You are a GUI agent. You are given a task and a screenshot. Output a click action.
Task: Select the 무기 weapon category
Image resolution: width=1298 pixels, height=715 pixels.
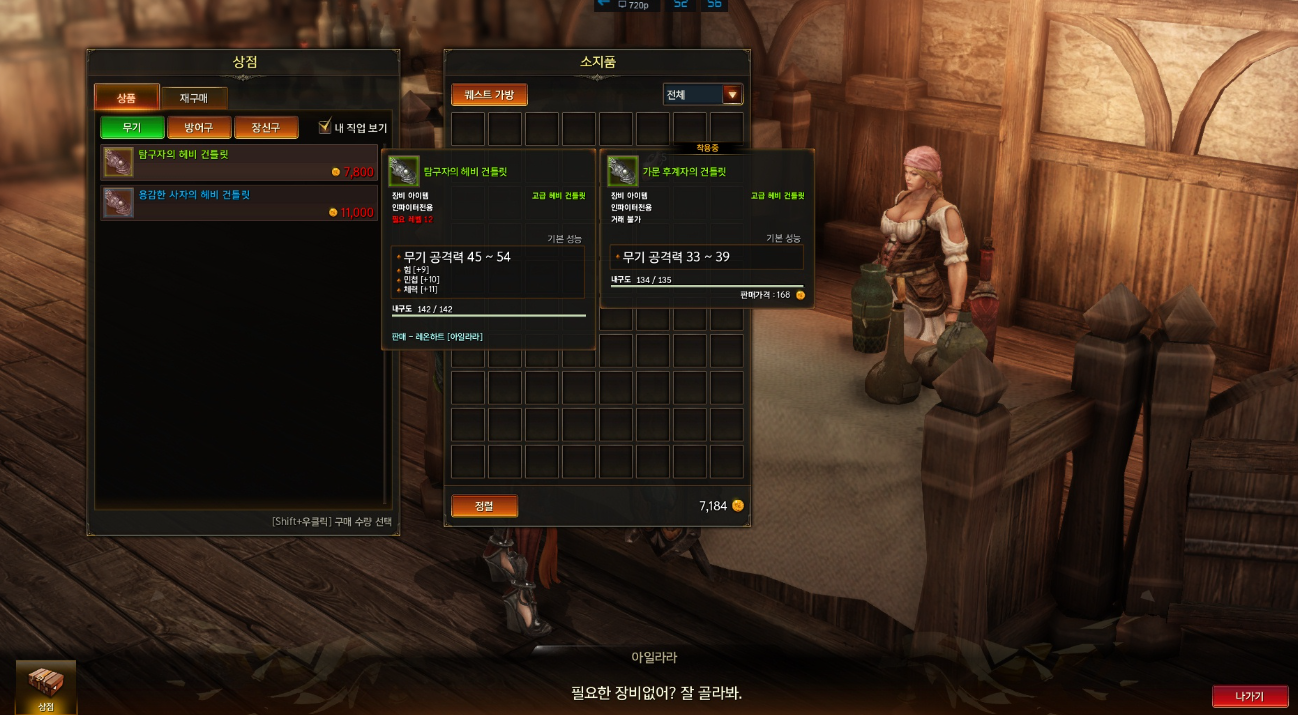pos(132,127)
